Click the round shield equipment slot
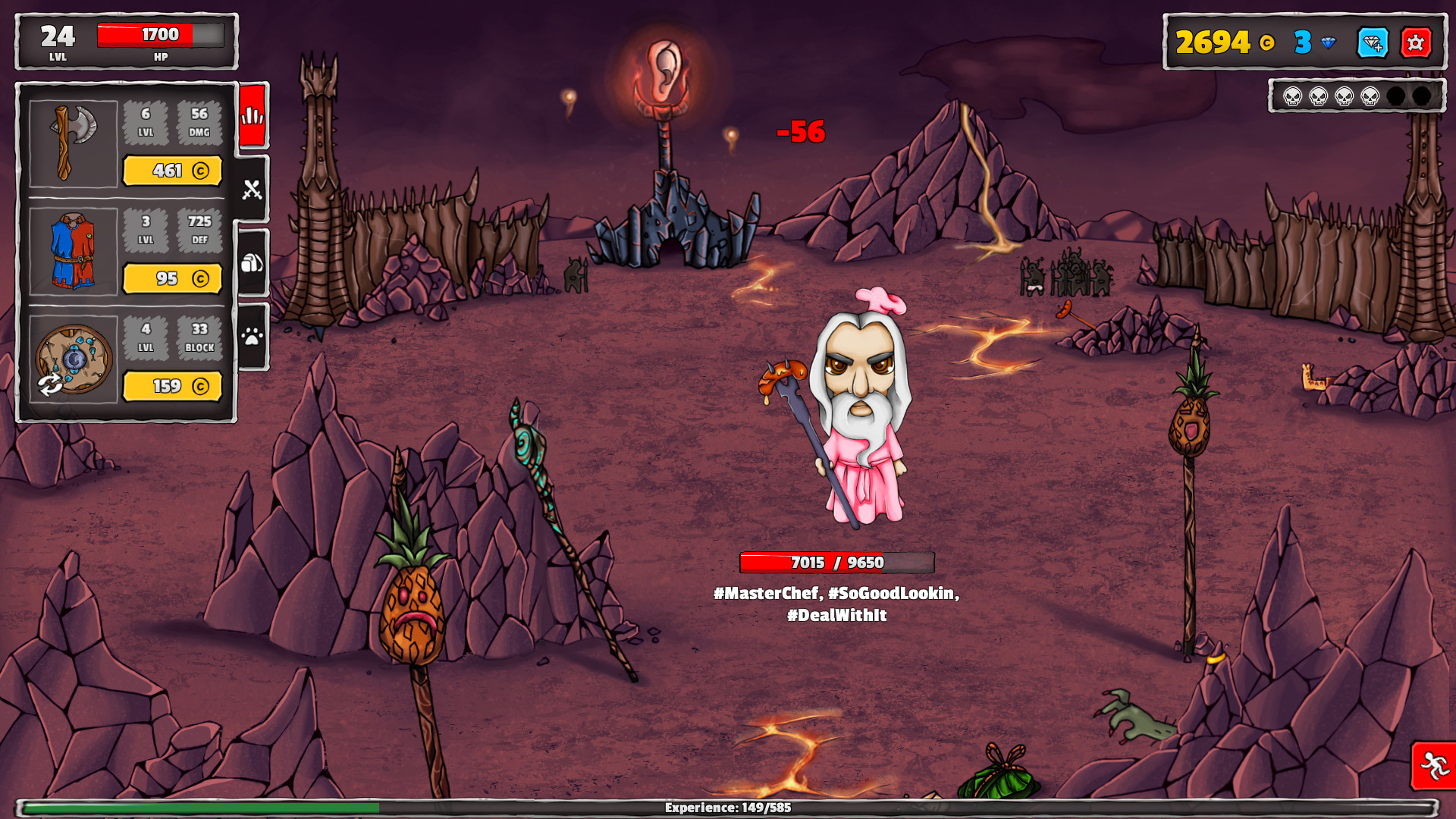 [x=74, y=356]
